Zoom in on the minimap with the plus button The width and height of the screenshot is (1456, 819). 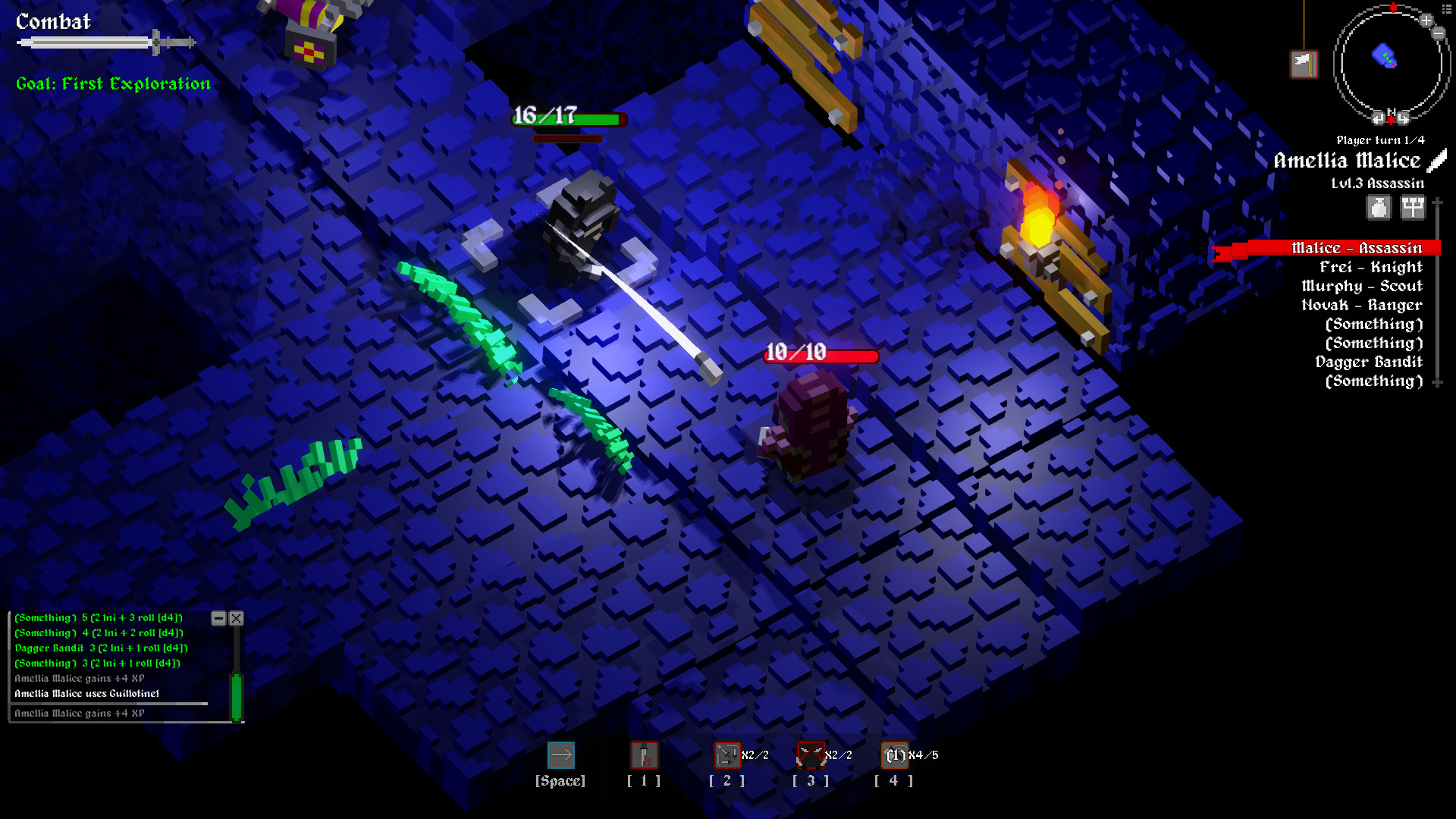coord(1426,20)
